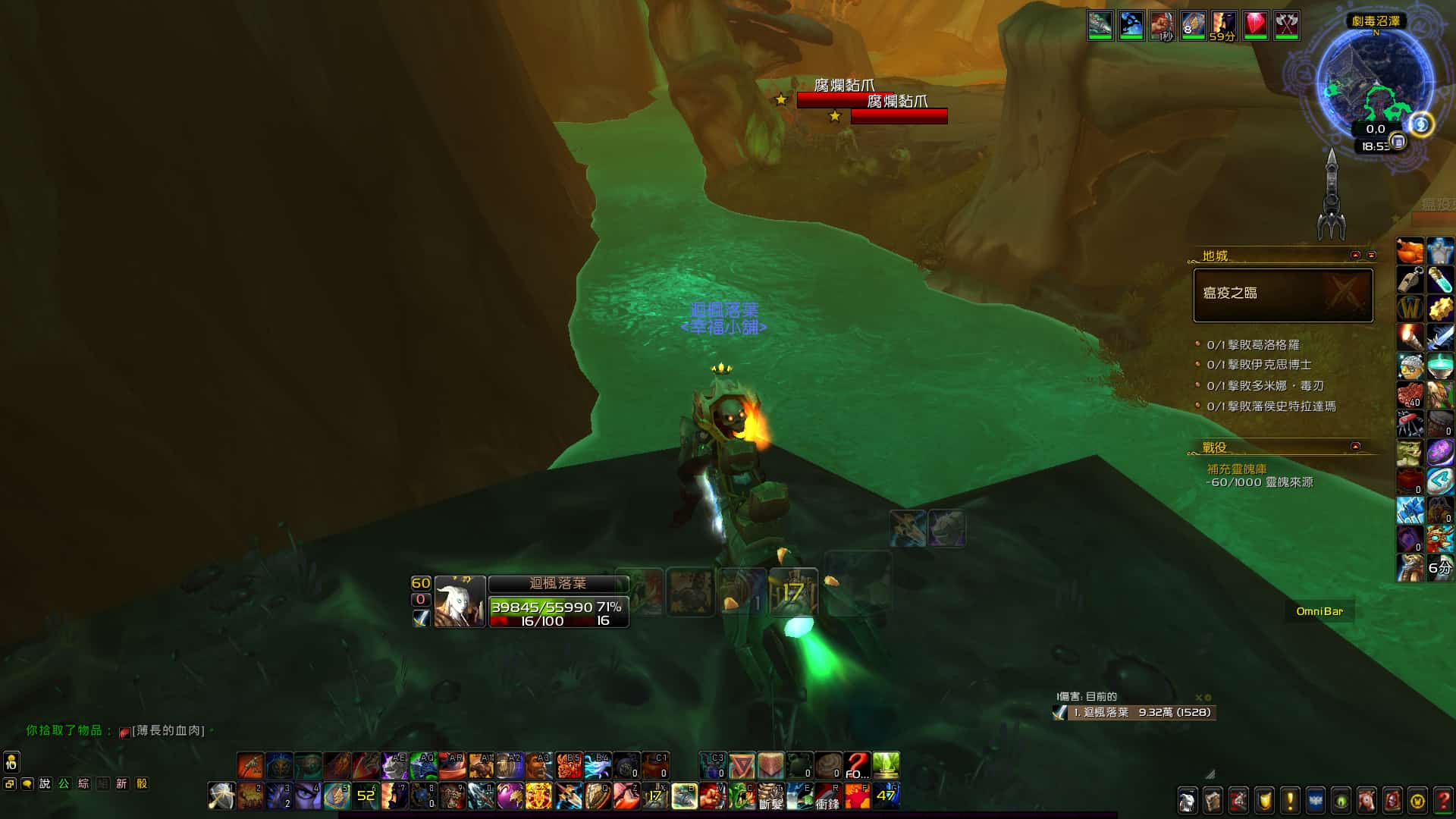1456x819 pixels.
Task: Open the red question mark help button
Action: (x=1443, y=800)
